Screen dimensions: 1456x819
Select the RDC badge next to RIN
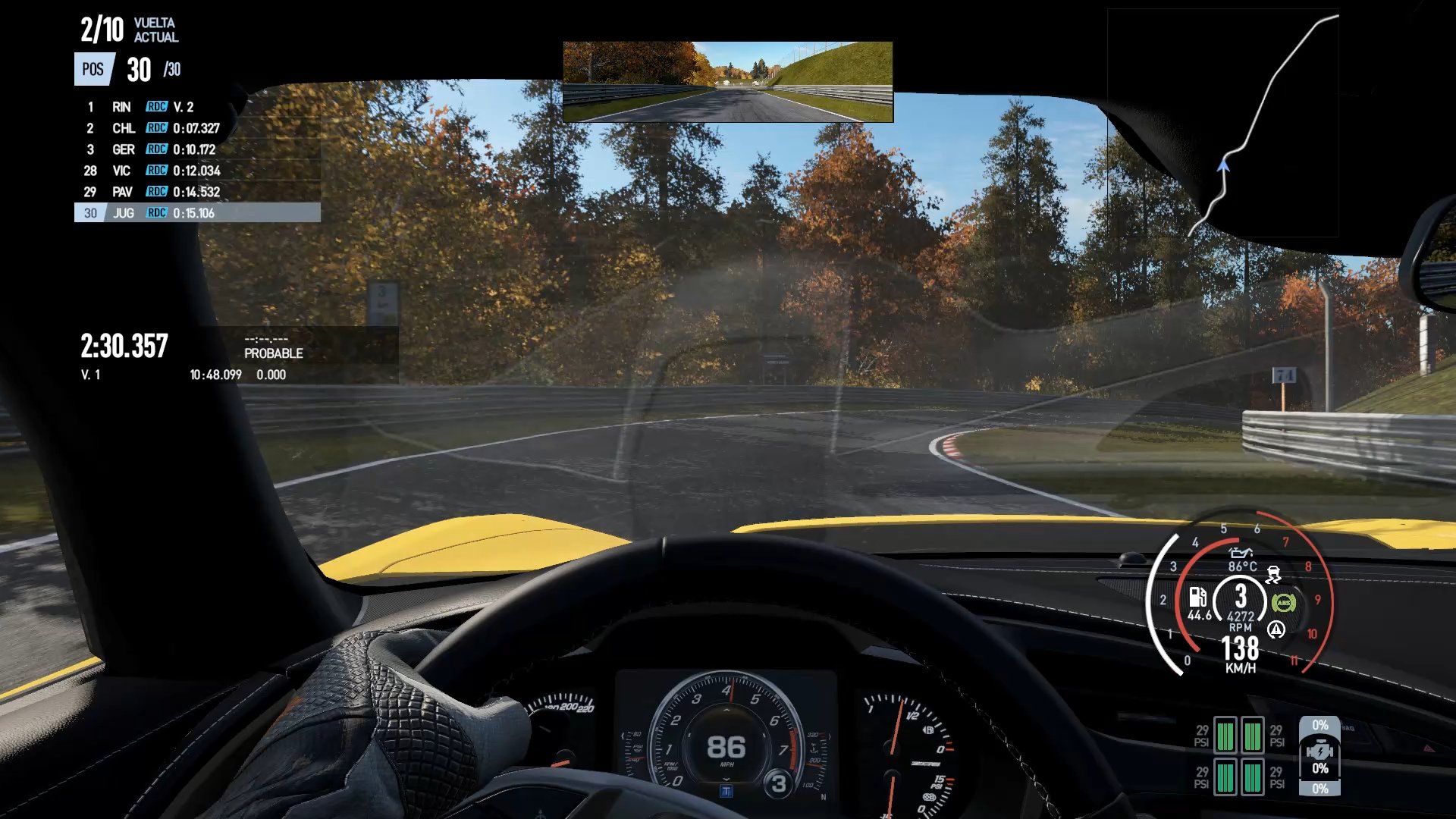(155, 107)
